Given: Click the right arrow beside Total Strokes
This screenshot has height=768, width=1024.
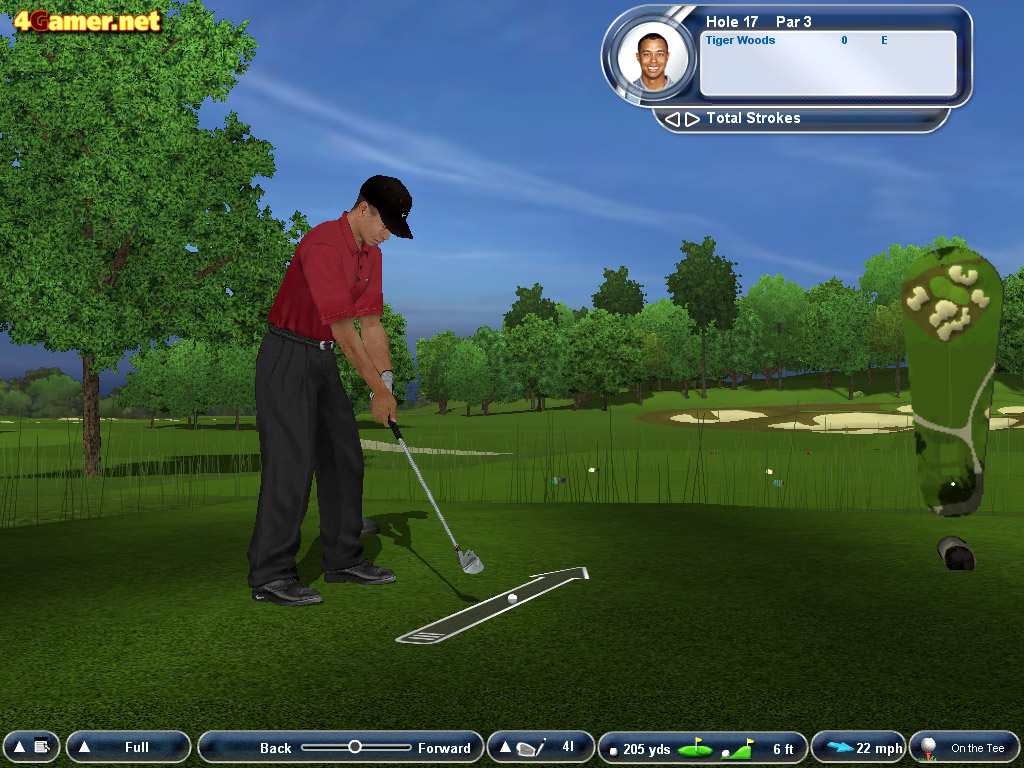Looking at the screenshot, I should 692,119.
